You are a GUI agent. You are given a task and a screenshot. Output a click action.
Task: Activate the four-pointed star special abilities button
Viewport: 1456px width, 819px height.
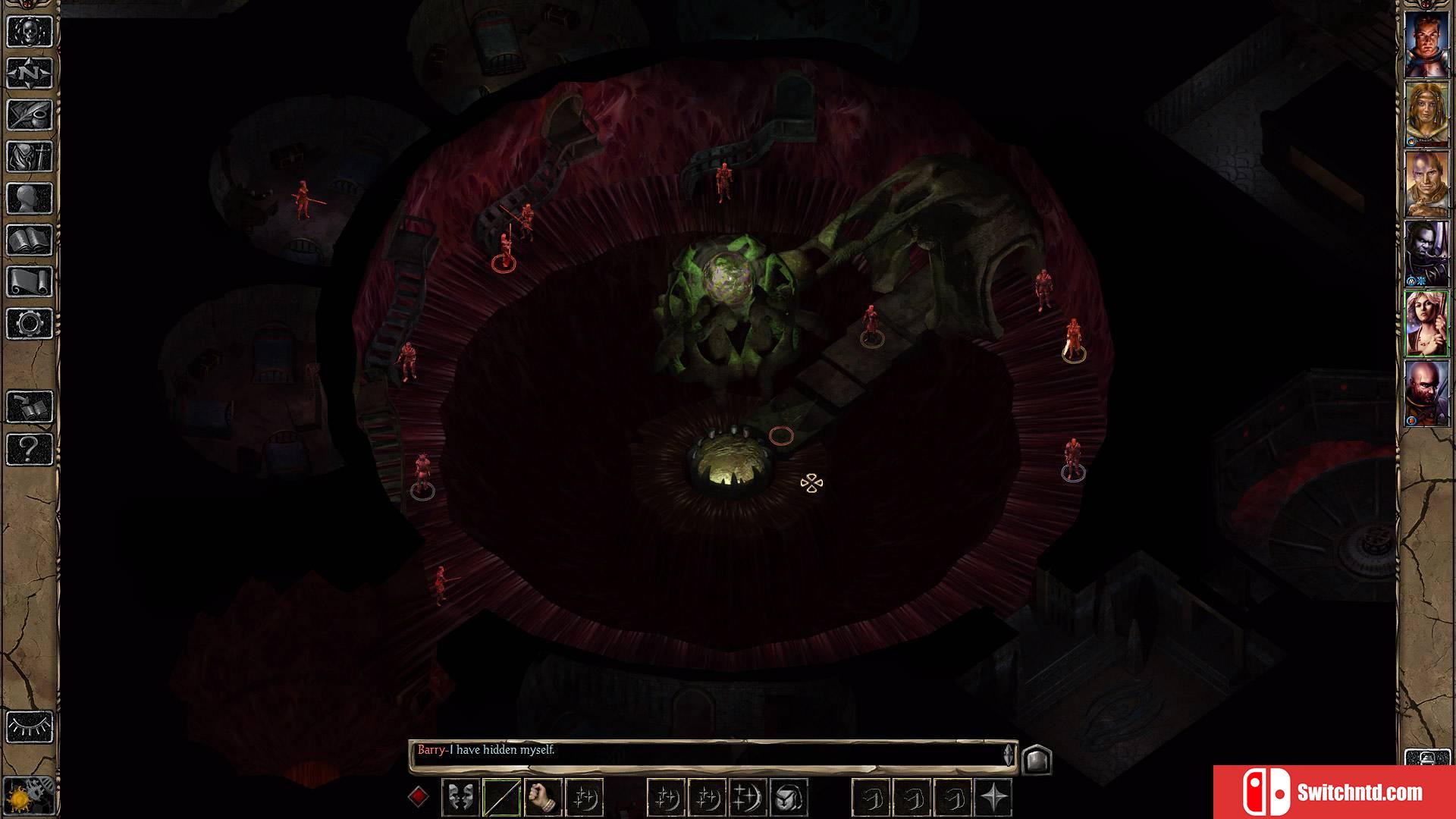[x=993, y=797]
